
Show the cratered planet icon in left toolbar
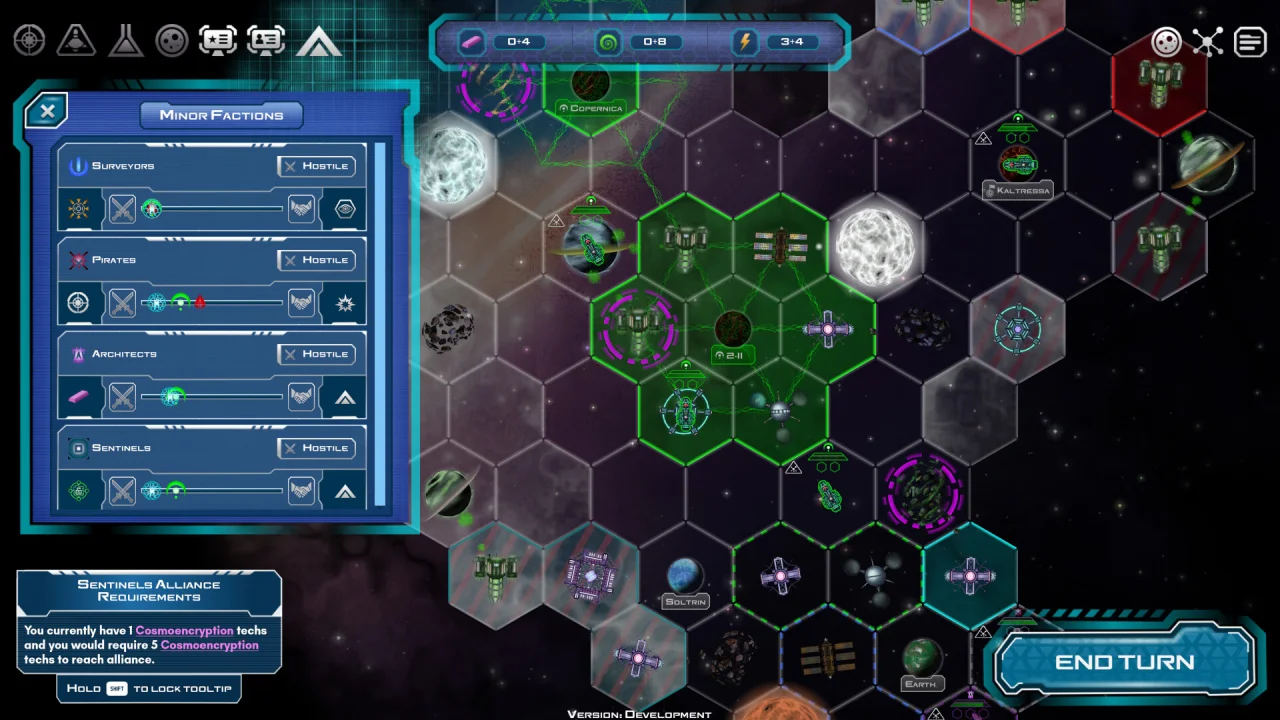pyautogui.click(x=172, y=41)
